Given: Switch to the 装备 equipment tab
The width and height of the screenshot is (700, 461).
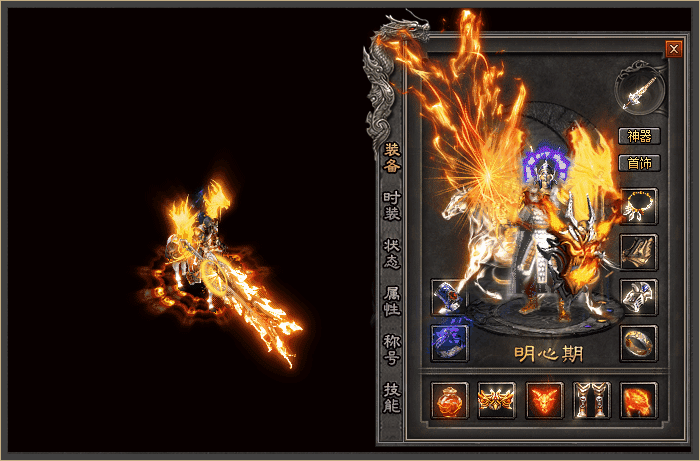Looking at the screenshot, I should coord(392,158).
